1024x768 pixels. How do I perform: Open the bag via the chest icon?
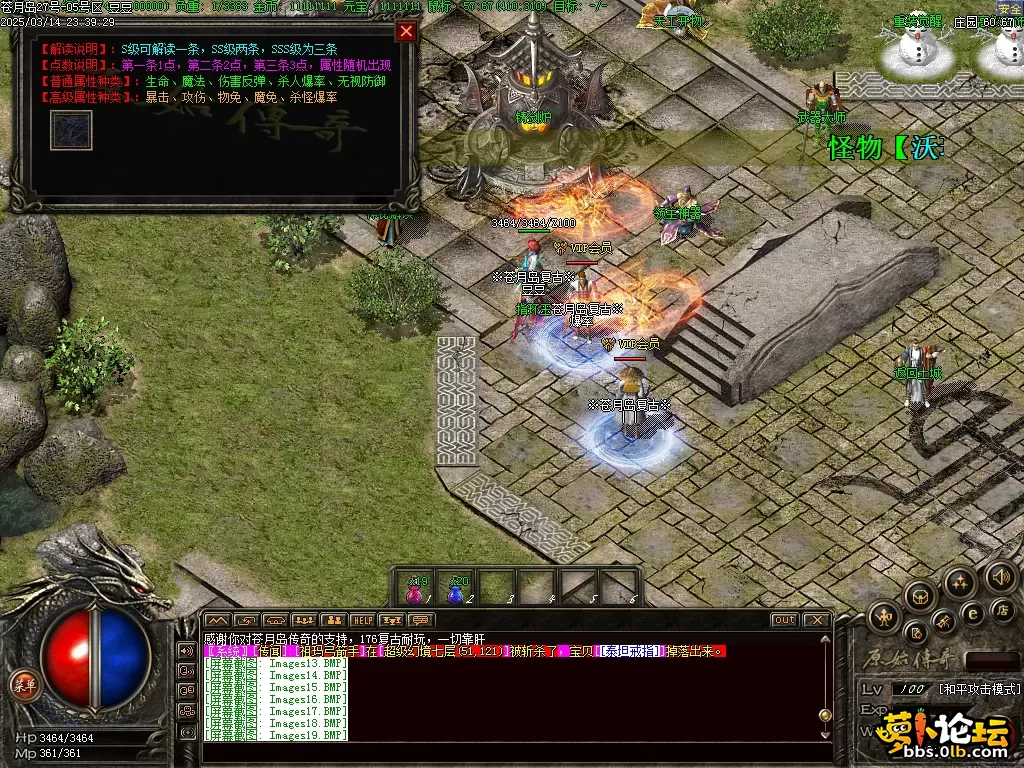pyautogui.click(x=918, y=596)
